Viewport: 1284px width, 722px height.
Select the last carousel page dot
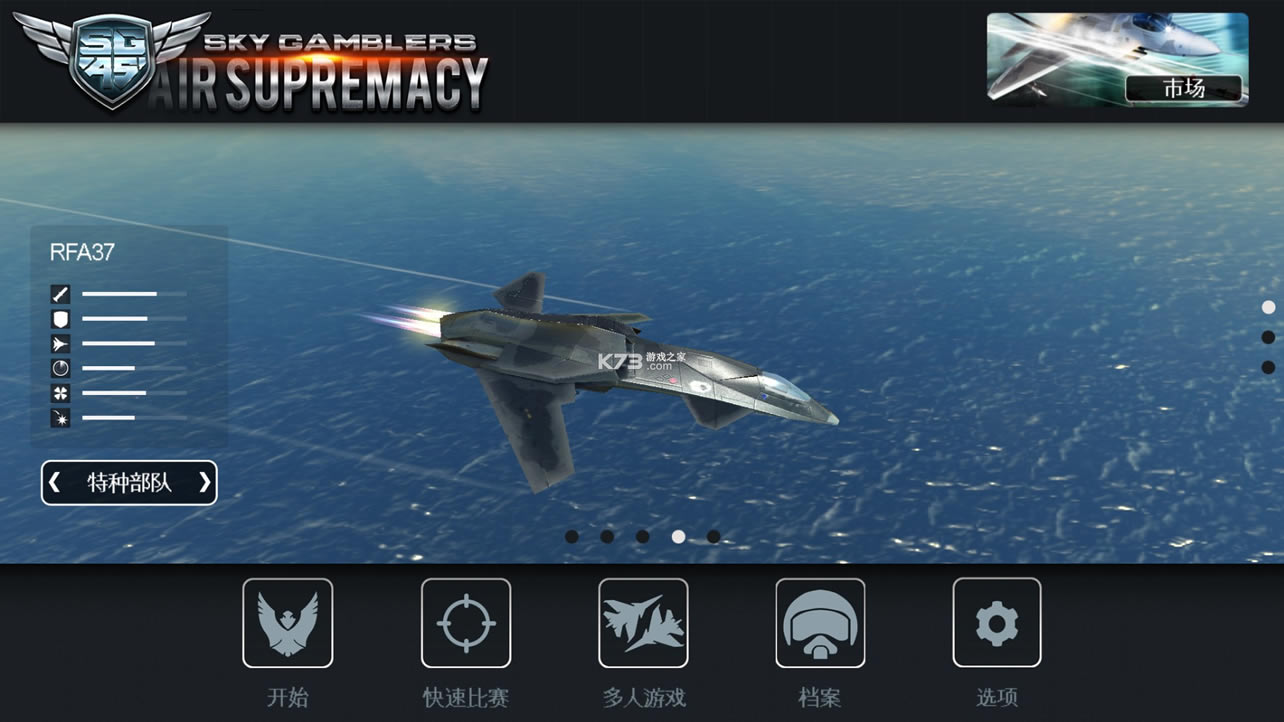(x=712, y=536)
